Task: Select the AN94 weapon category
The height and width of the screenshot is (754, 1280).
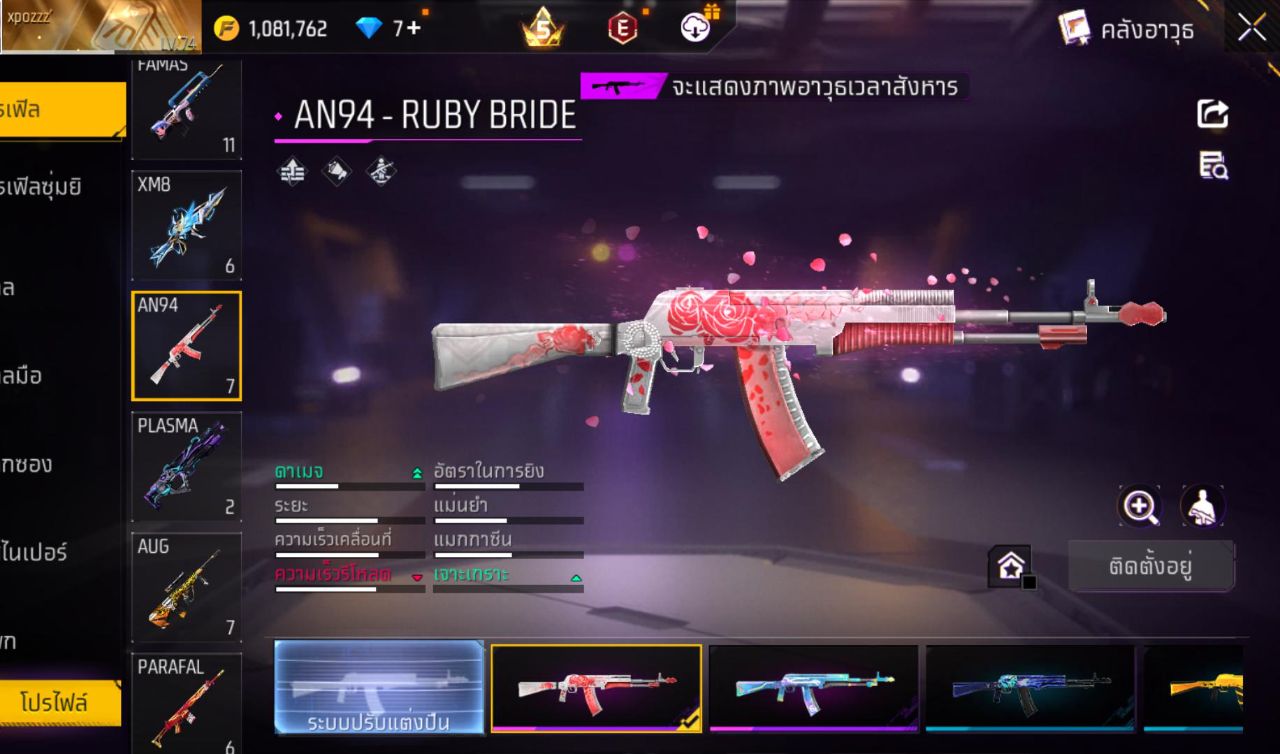Action: coord(186,345)
